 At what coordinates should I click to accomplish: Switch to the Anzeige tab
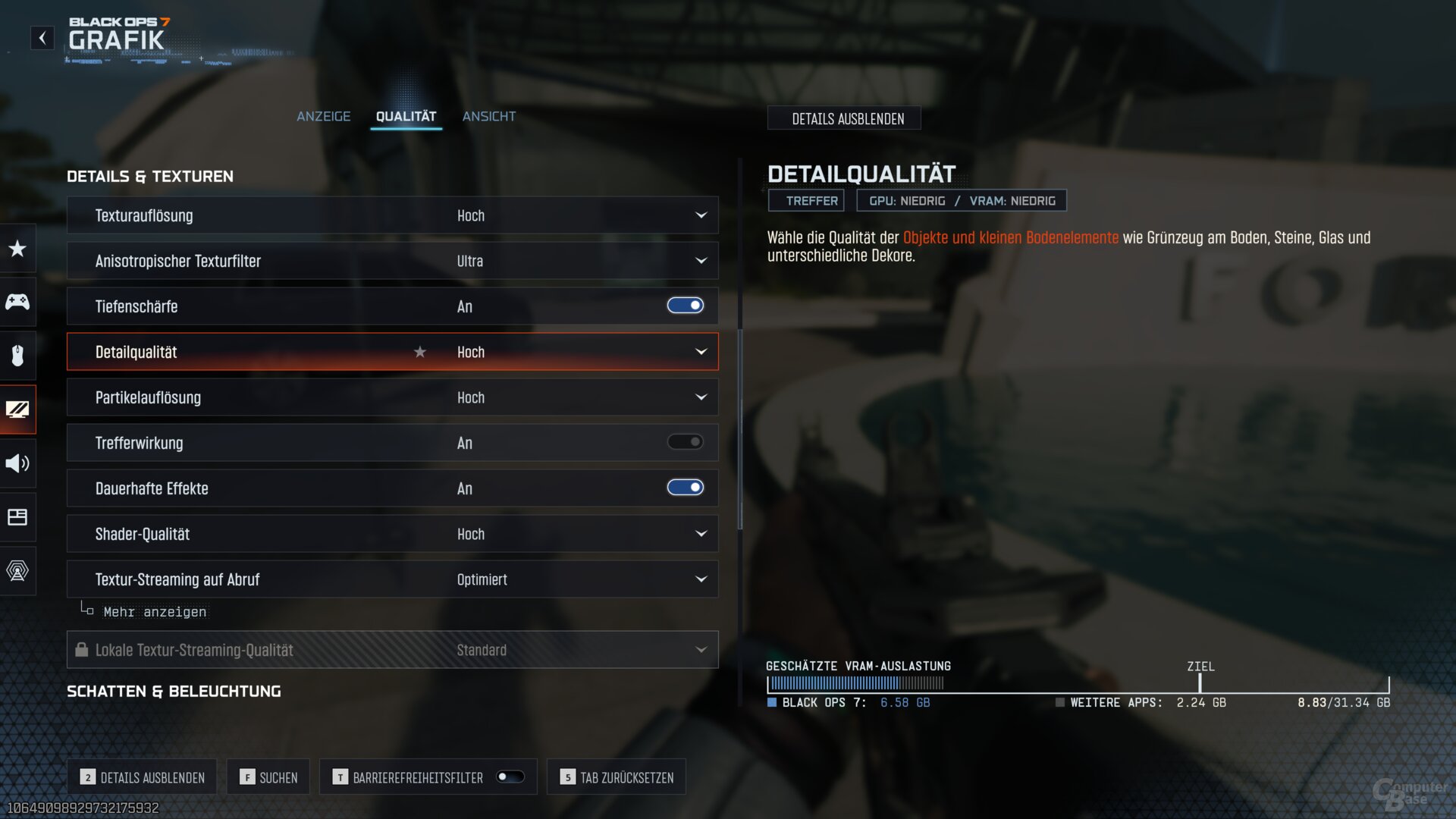[323, 116]
